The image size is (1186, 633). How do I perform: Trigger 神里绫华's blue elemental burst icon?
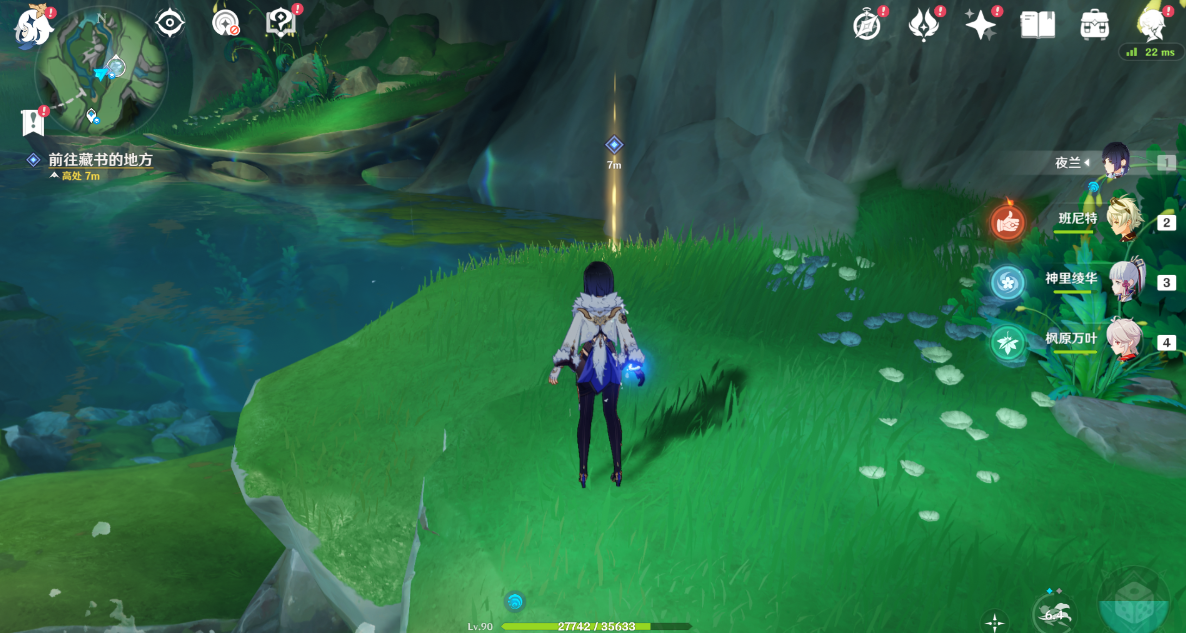(x=1008, y=282)
